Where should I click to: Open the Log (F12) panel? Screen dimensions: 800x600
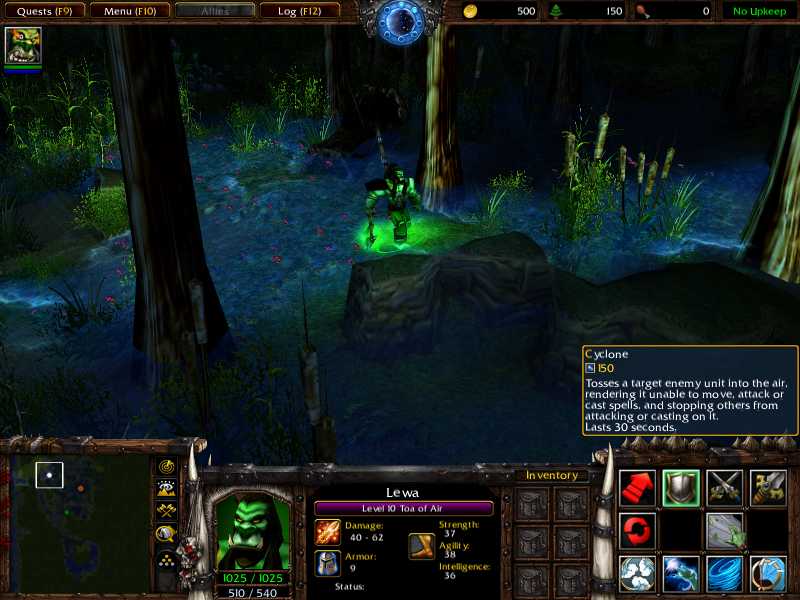(299, 11)
